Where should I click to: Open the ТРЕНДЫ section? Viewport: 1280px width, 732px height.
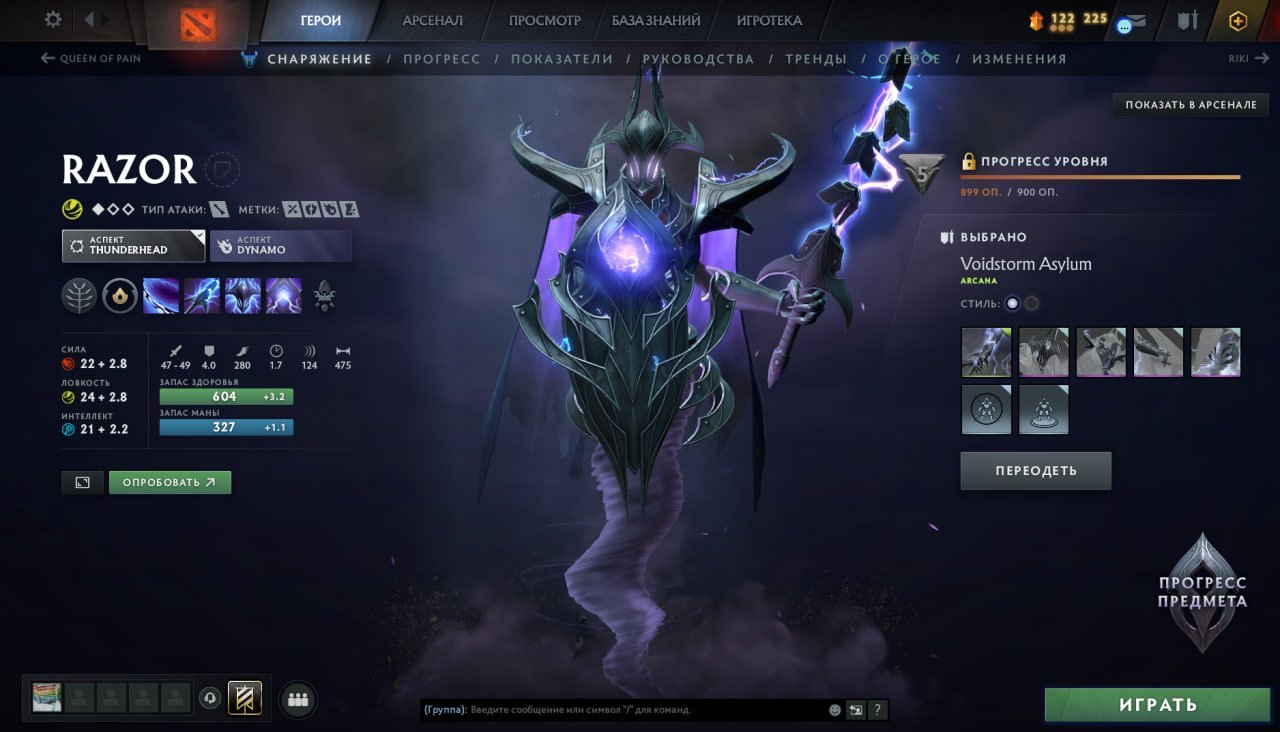[816, 58]
